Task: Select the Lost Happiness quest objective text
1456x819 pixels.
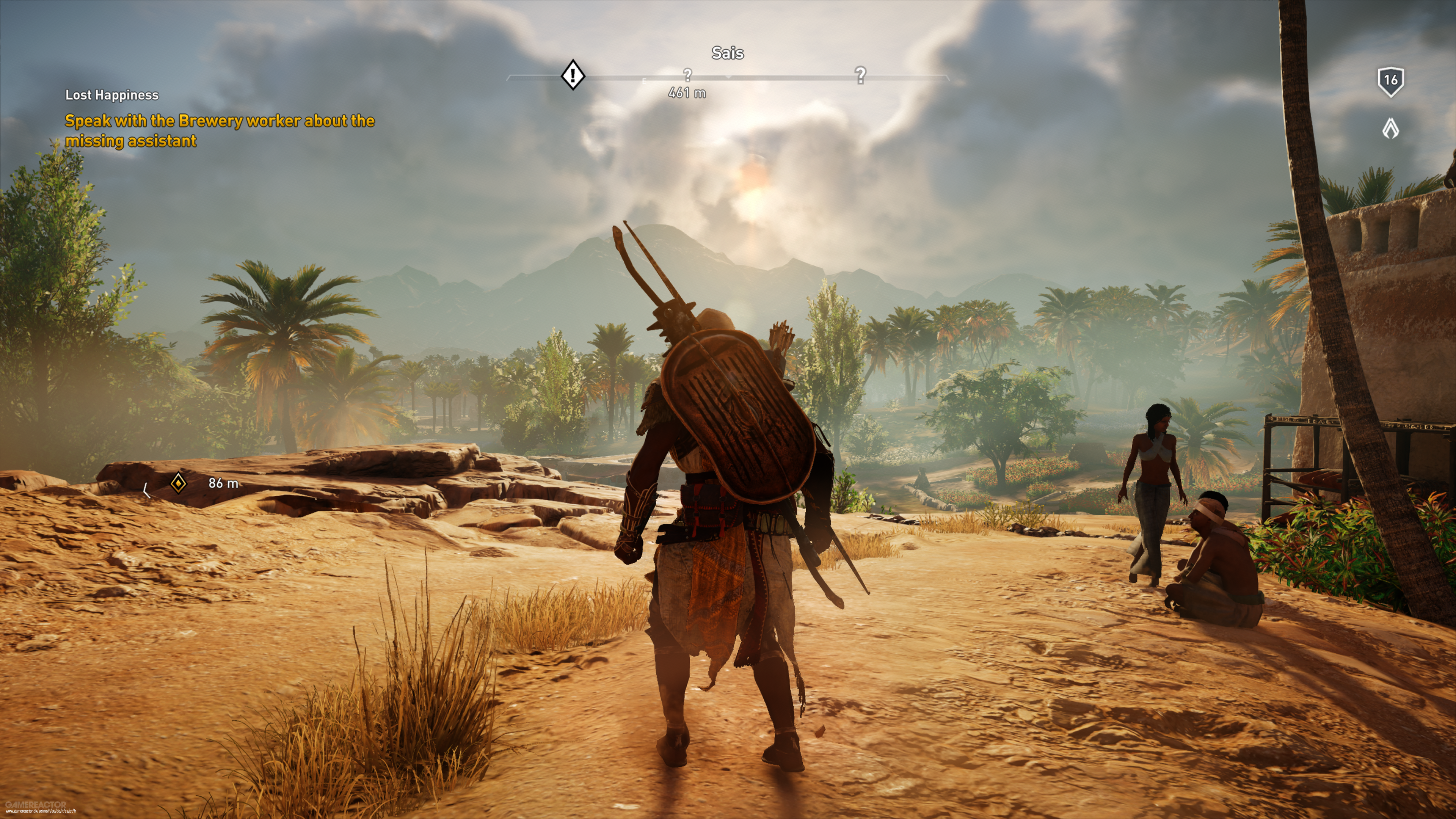Action: [219, 130]
